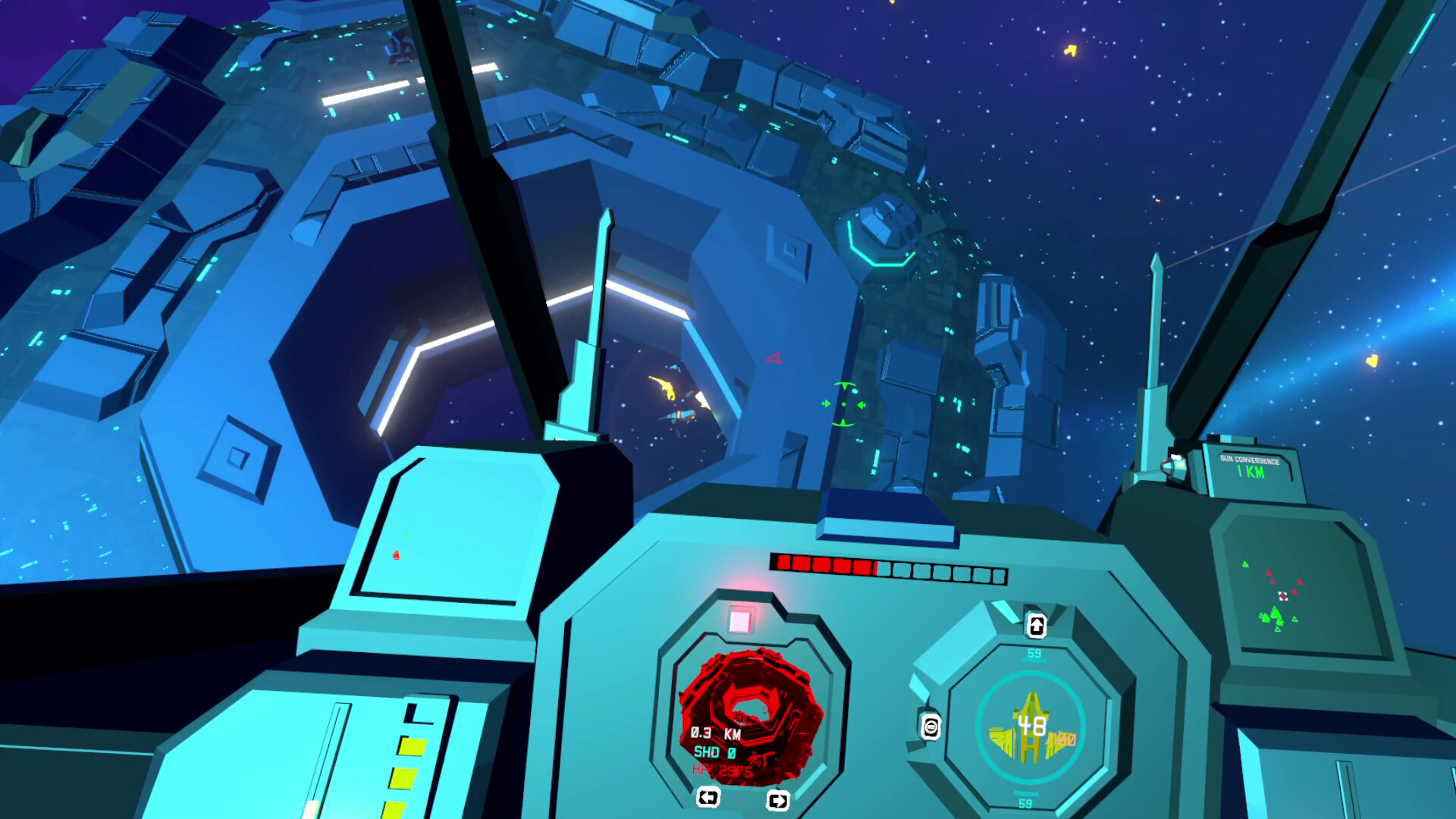Click the 0.3 KM distance readout
The width and height of the screenshot is (1456, 819).
pos(715,735)
